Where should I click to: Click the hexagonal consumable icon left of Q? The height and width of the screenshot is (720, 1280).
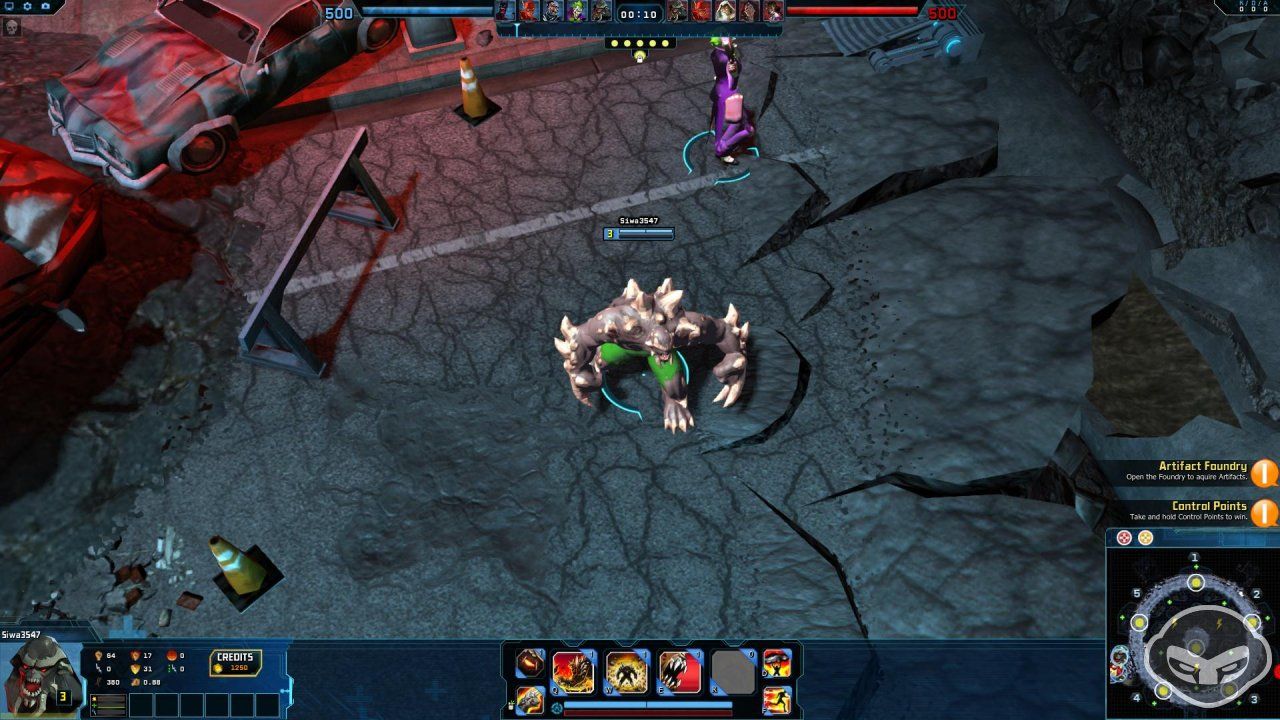pyautogui.click(x=528, y=664)
